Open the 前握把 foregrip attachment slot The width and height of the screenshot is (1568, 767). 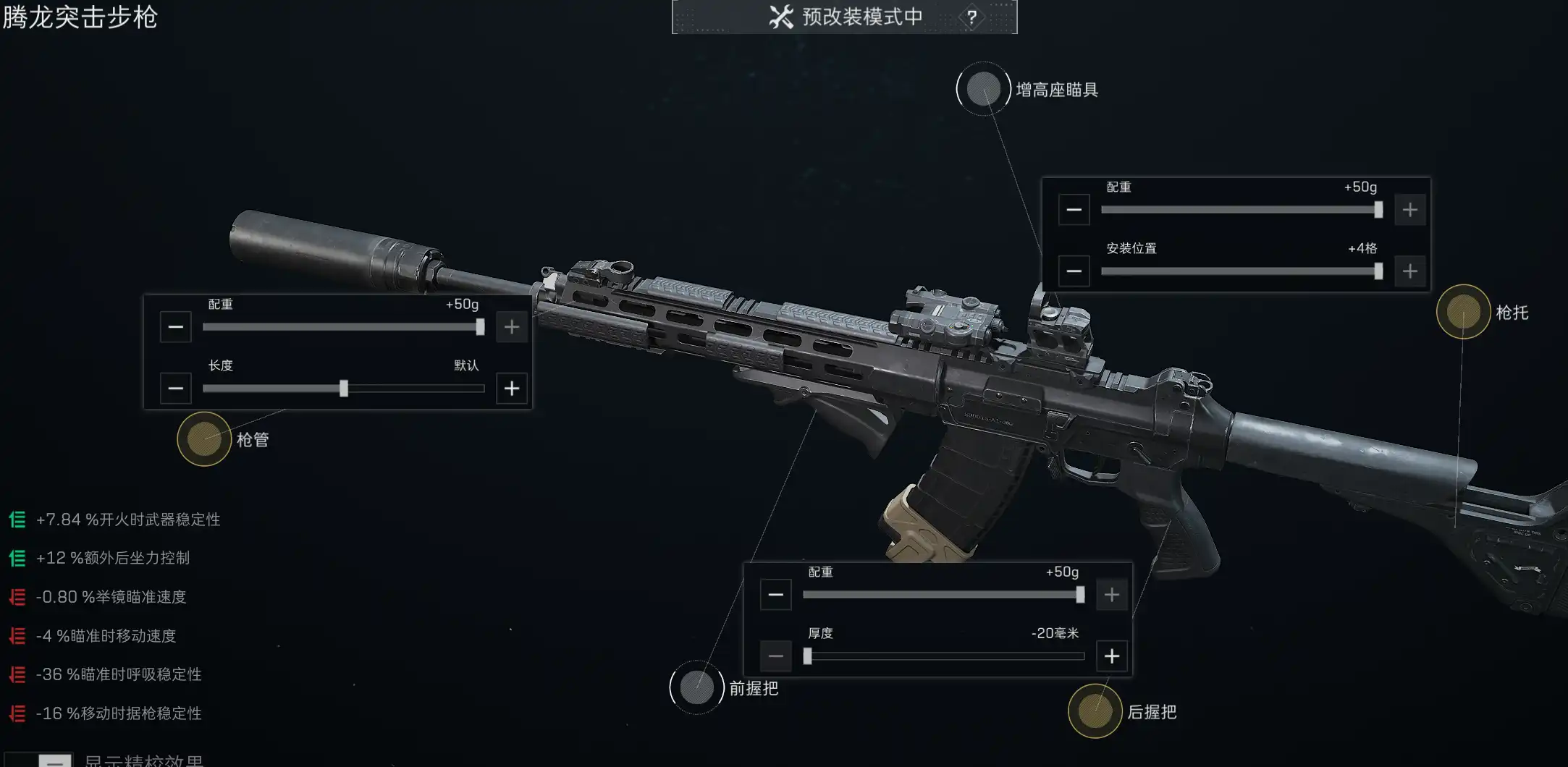tap(697, 687)
